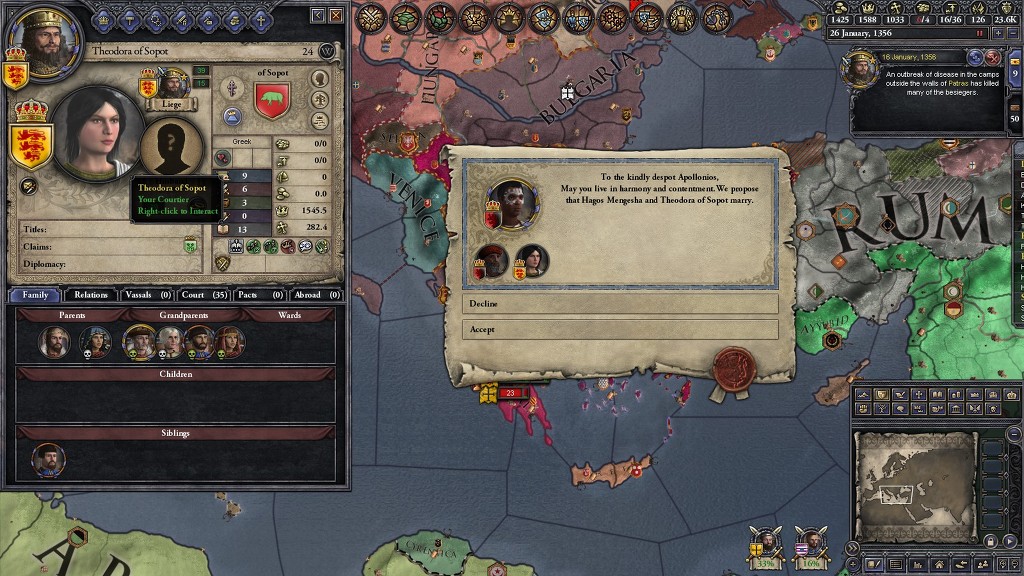Switch to the Relations tab
The width and height of the screenshot is (1024, 576).
[90, 295]
